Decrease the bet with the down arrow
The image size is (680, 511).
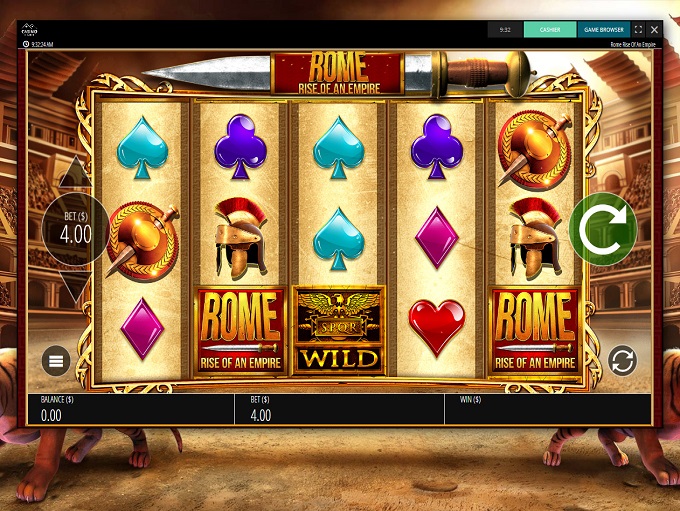(76, 288)
